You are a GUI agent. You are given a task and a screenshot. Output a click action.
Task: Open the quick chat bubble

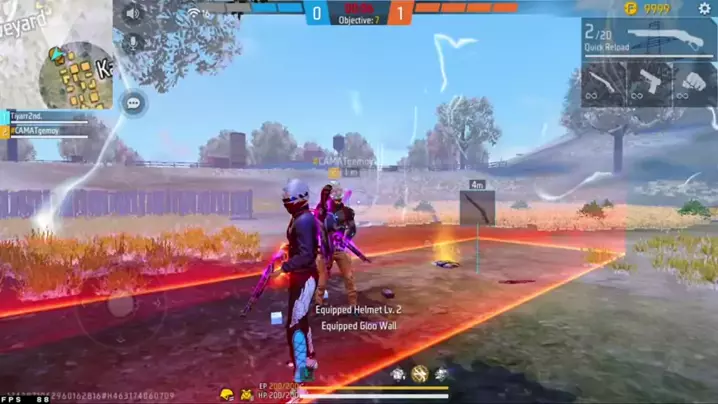(132, 102)
